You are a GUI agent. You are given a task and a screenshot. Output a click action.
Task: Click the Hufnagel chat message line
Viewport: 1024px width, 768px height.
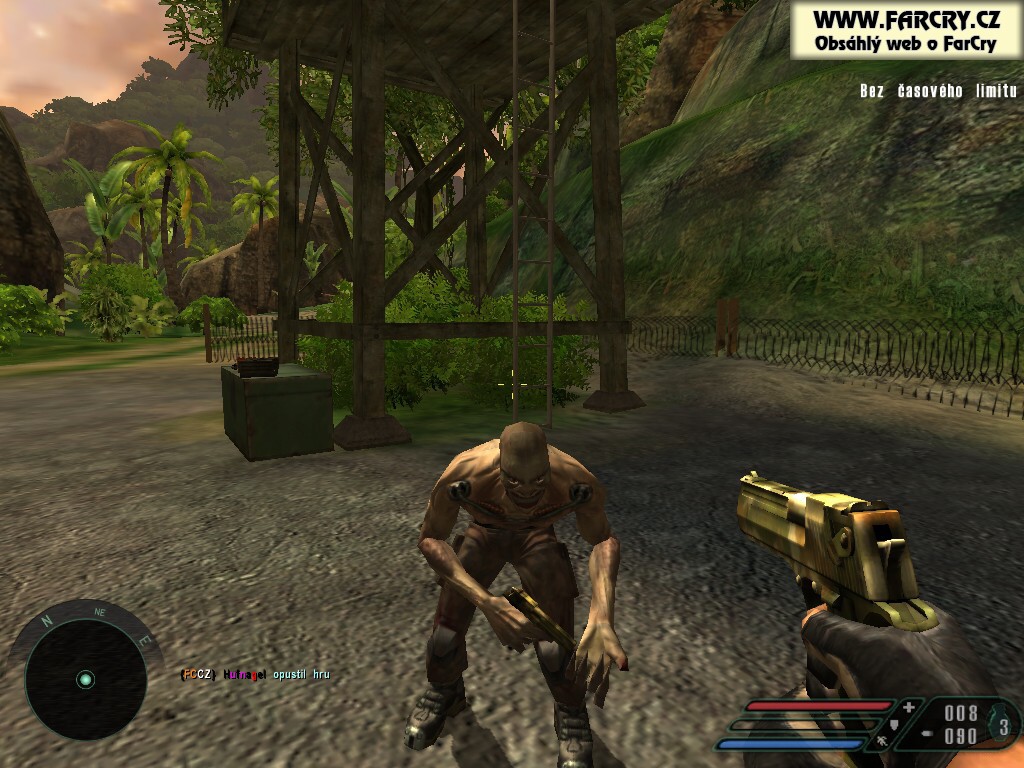click(x=255, y=675)
